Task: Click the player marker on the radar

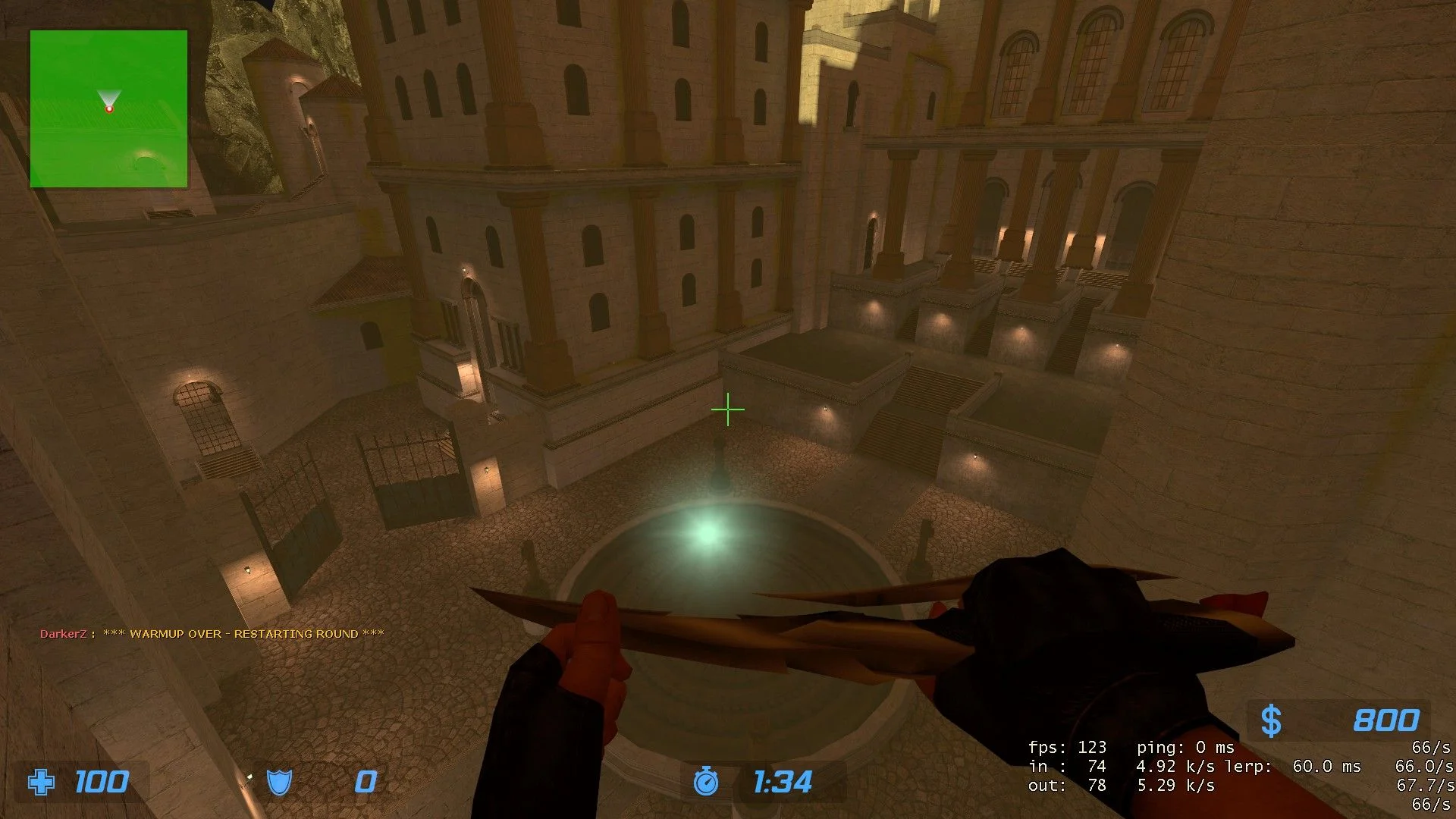Action: pos(109,108)
